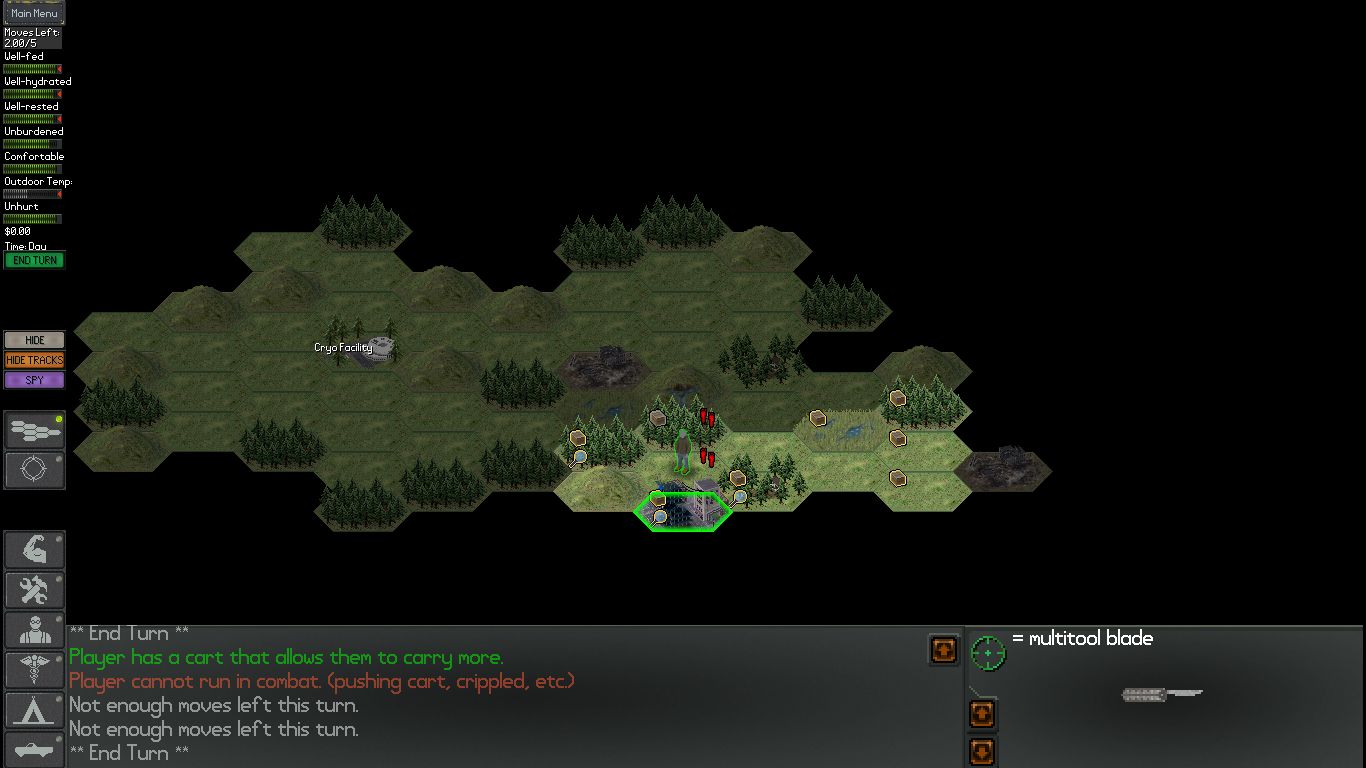Open the tent camp panel
The image size is (1366, 768).
click(x=34, y=710)
